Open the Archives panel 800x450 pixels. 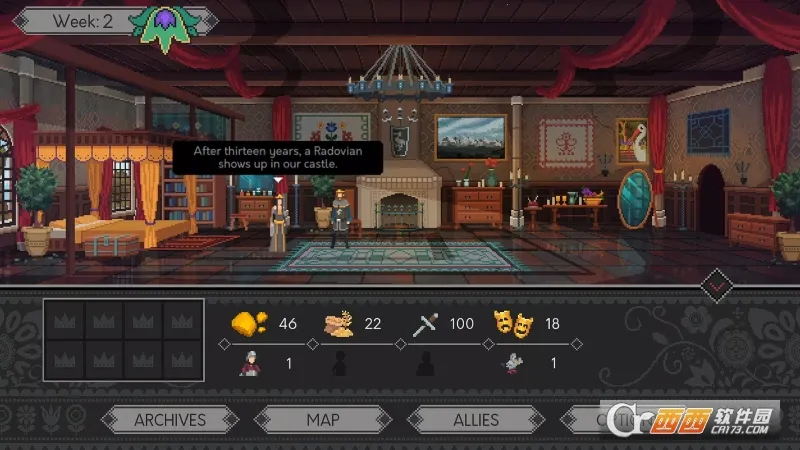170,420
